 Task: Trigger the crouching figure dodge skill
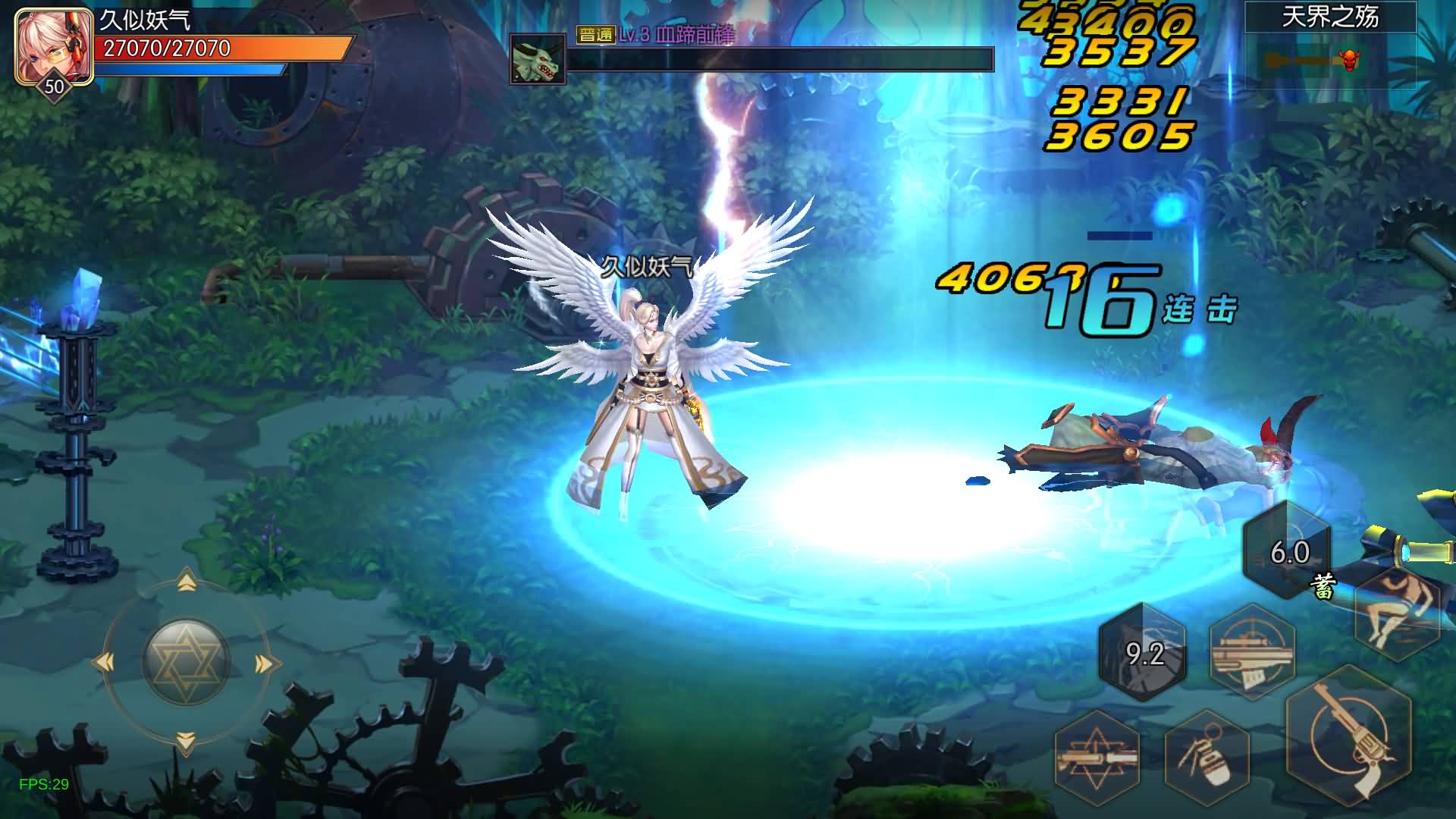(1397, 611)
